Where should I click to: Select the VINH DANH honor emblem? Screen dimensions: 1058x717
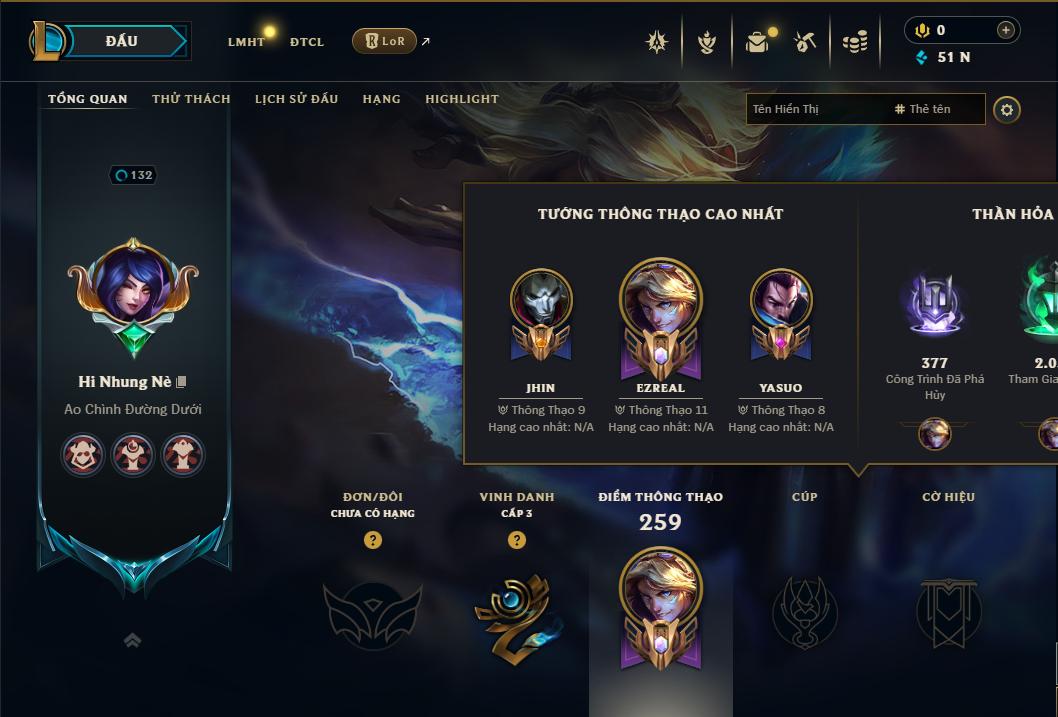click(x=514, y=612)
